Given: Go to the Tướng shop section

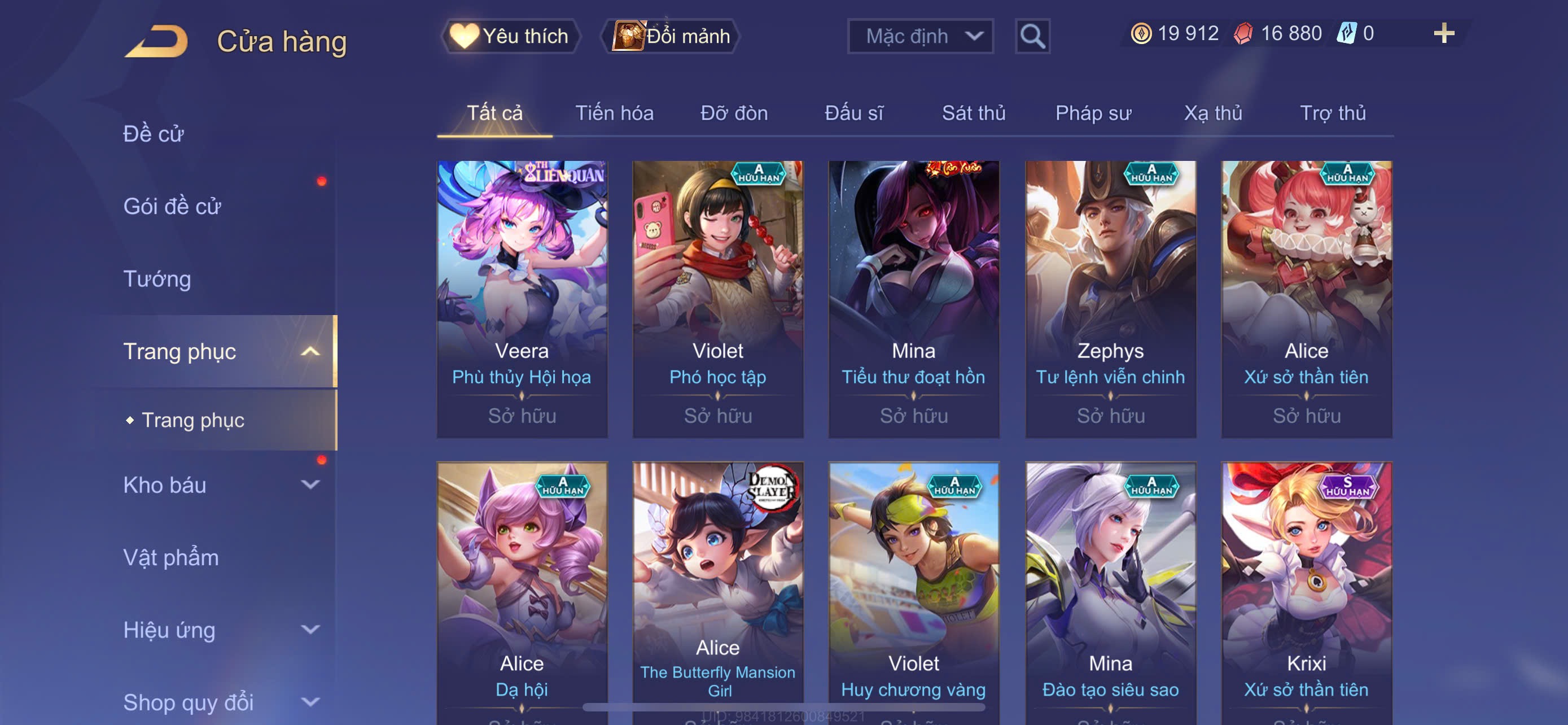Looking at the screenshot, I should tap(157, 279).
